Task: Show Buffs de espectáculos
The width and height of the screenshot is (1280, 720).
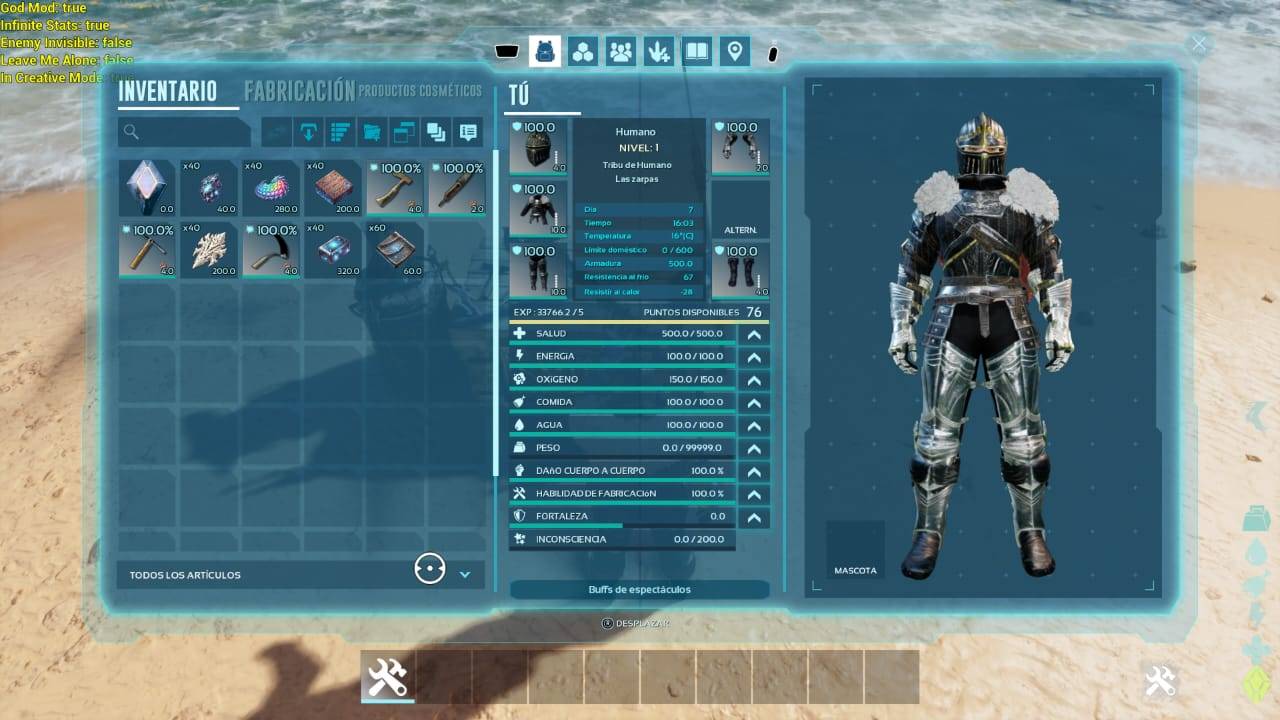Action: [639, 590]
